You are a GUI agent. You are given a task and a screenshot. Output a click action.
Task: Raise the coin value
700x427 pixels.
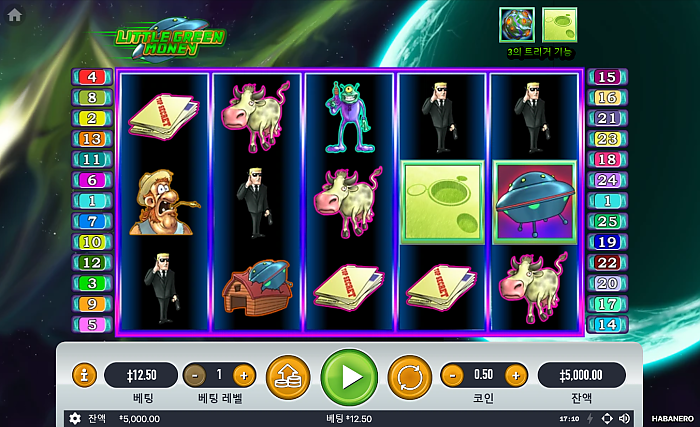(515, 375)
